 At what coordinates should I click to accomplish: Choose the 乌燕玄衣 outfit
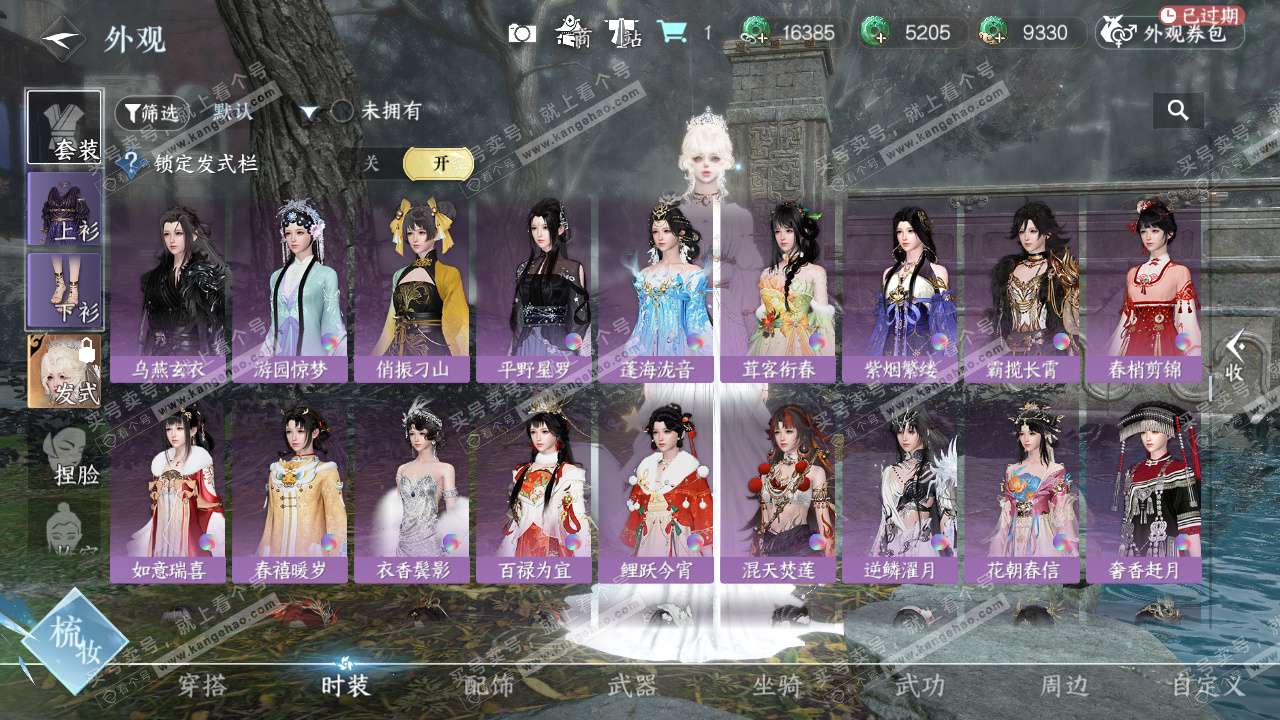[168, 290]
